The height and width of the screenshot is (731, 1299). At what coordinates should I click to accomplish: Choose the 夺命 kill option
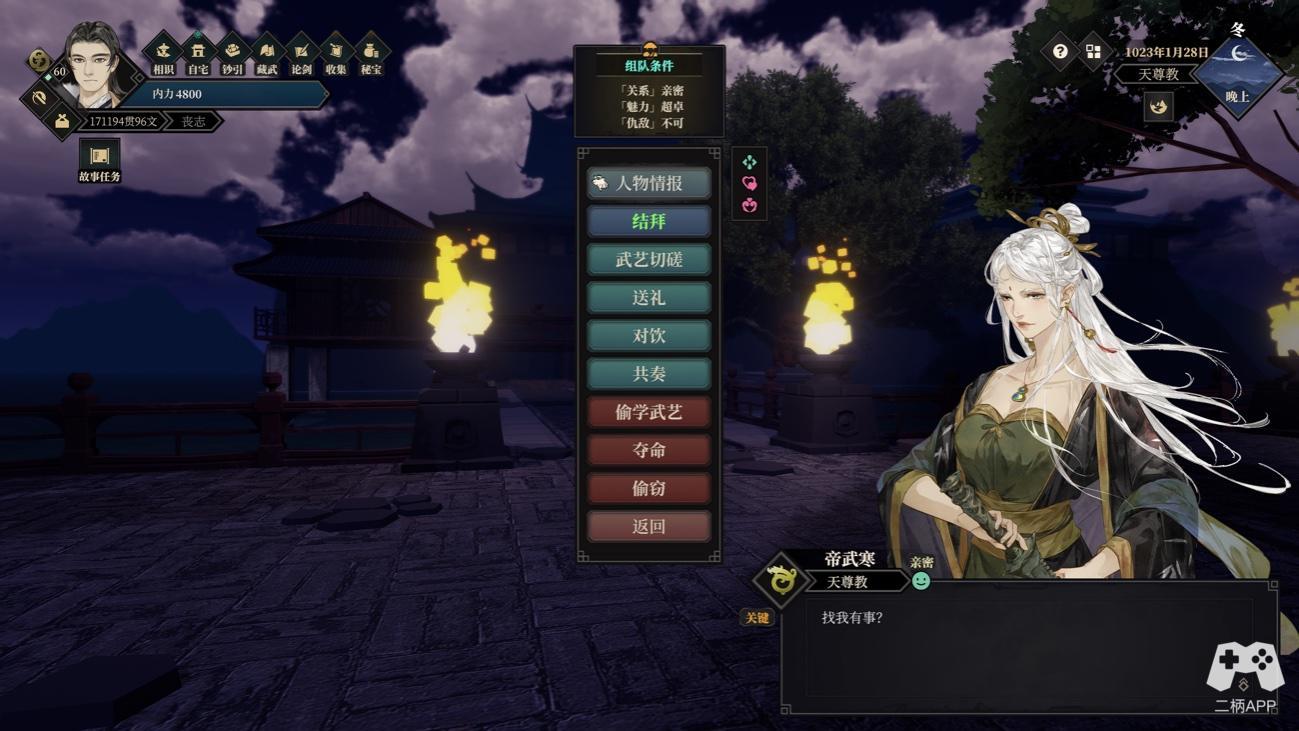(x=649, y=450)
